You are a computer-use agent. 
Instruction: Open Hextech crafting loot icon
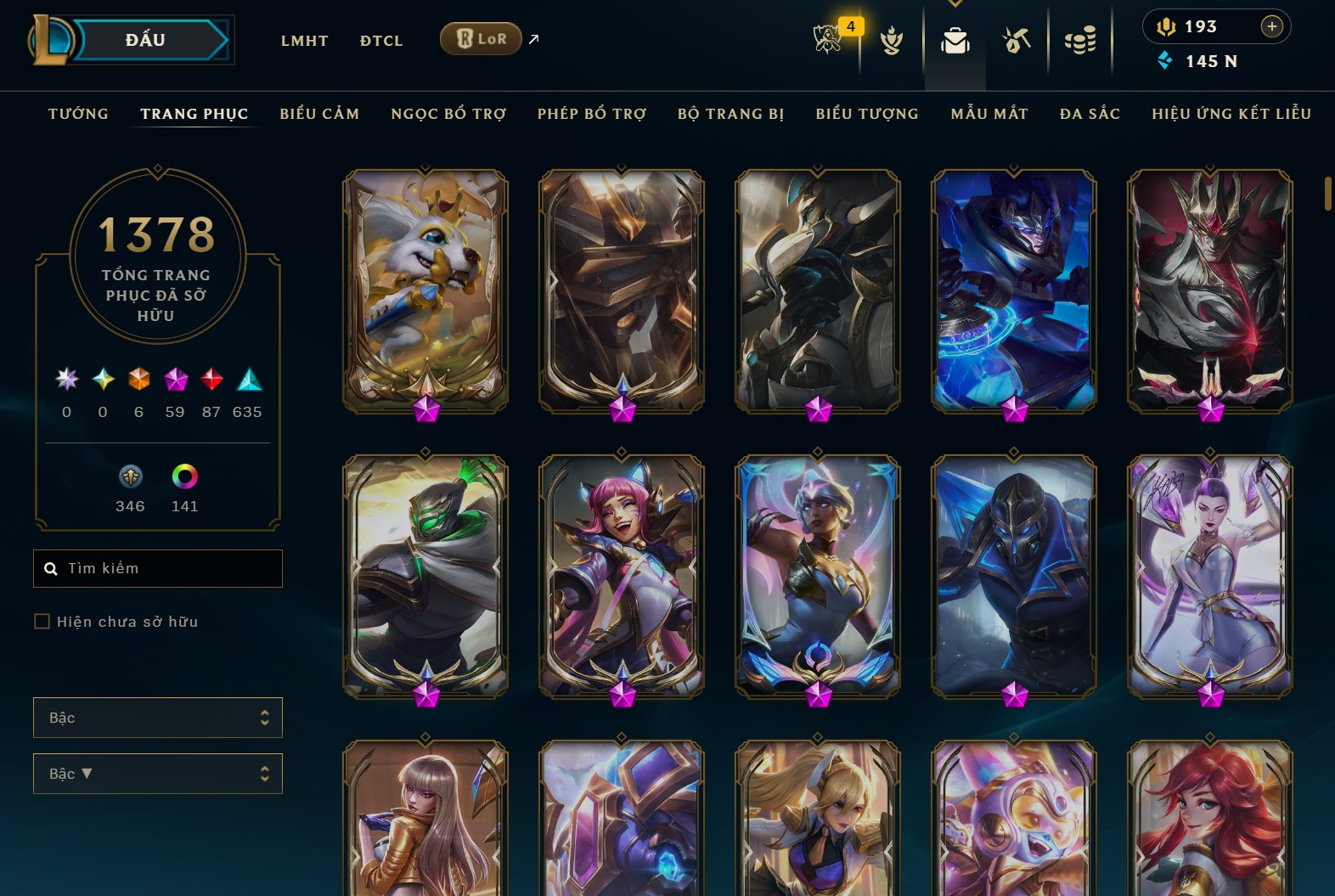pyautogui.click(x=1016, y=40)
